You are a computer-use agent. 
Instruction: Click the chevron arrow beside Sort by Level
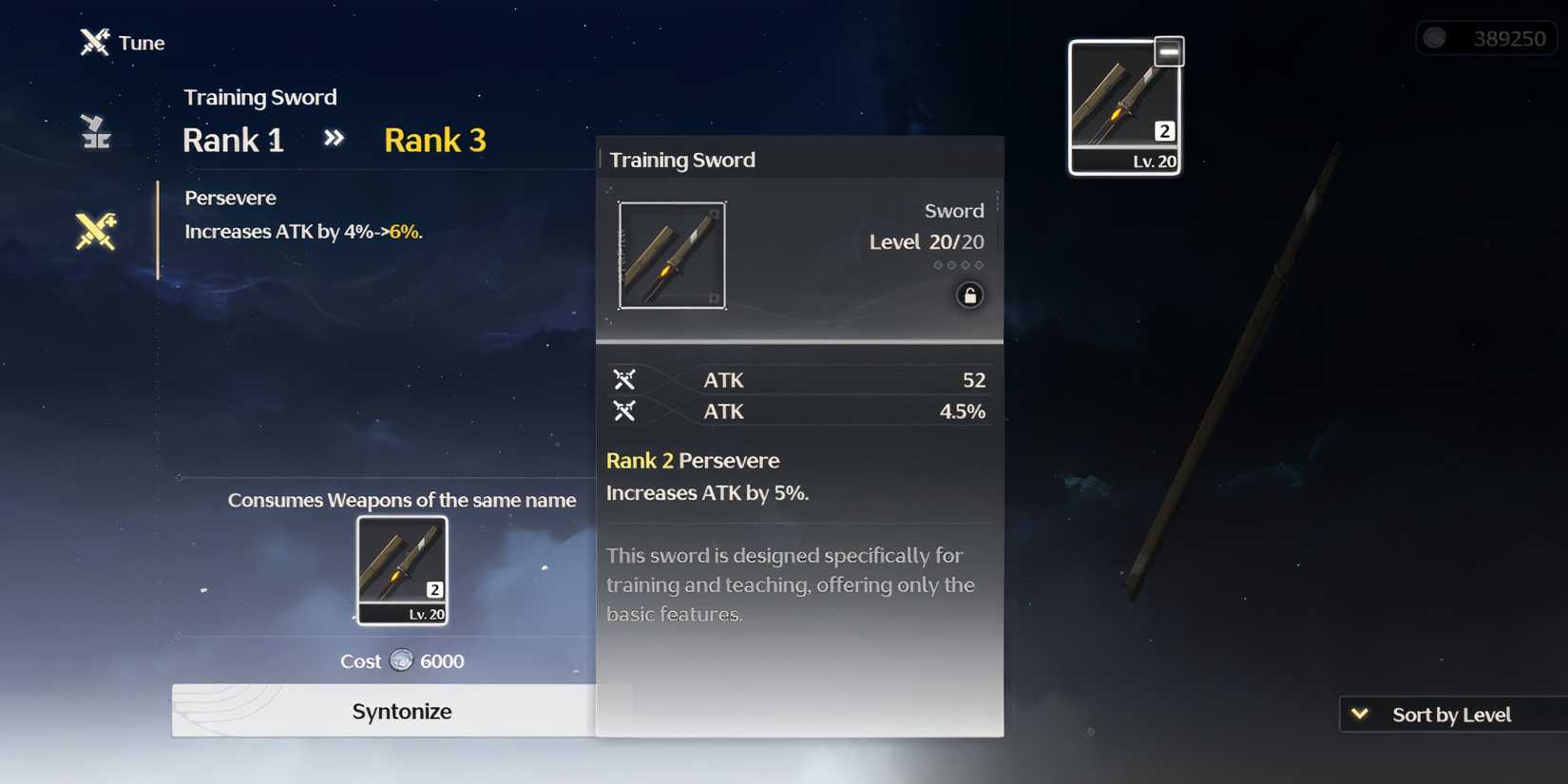click(1359, 714)
